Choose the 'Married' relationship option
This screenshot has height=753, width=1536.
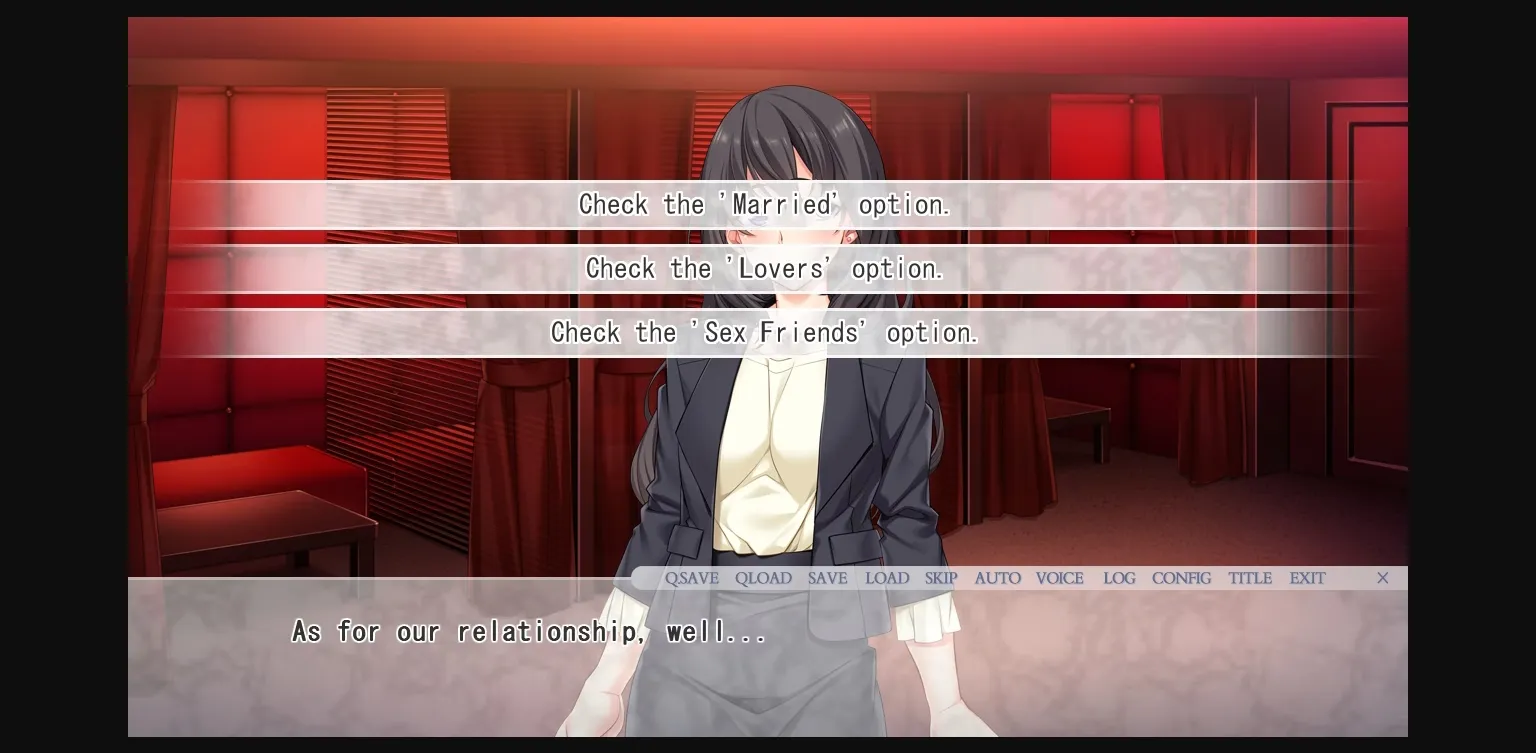click(x=766, y=204)
